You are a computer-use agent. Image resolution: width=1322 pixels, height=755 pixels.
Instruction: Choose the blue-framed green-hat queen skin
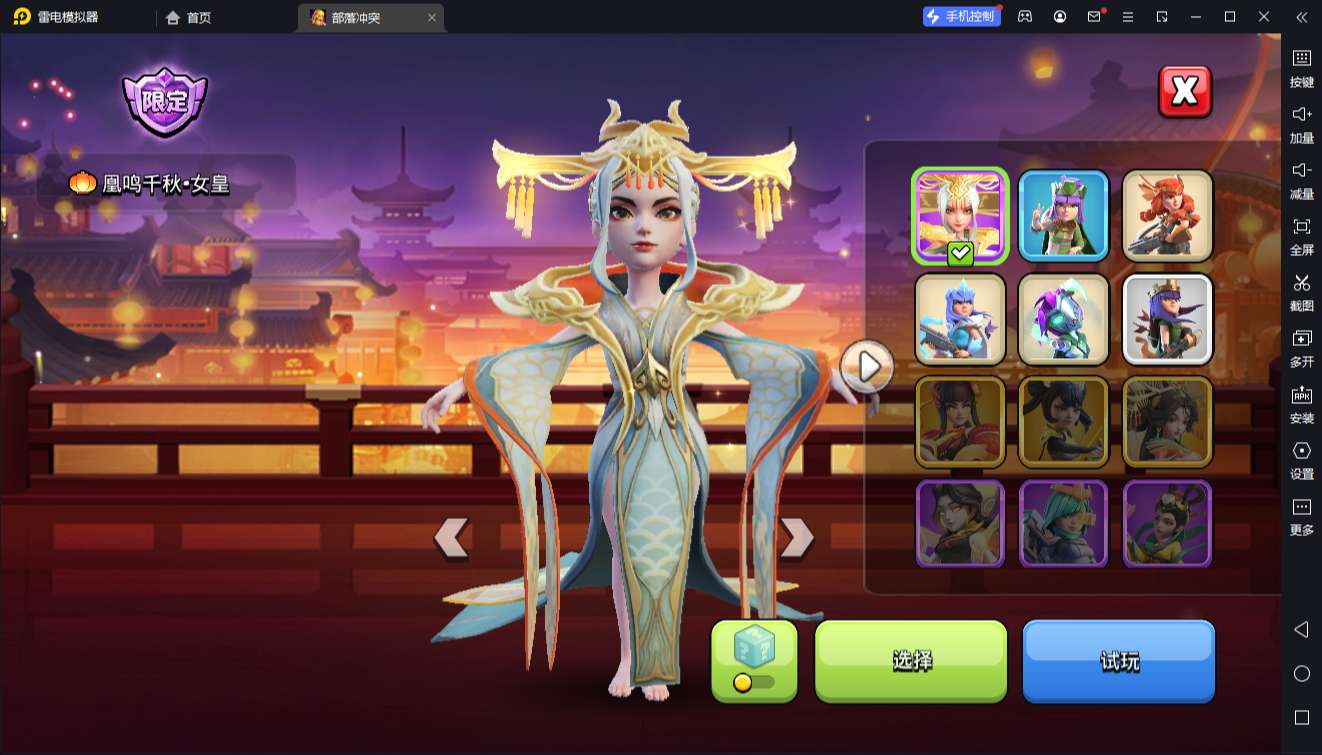(1064, 215)
